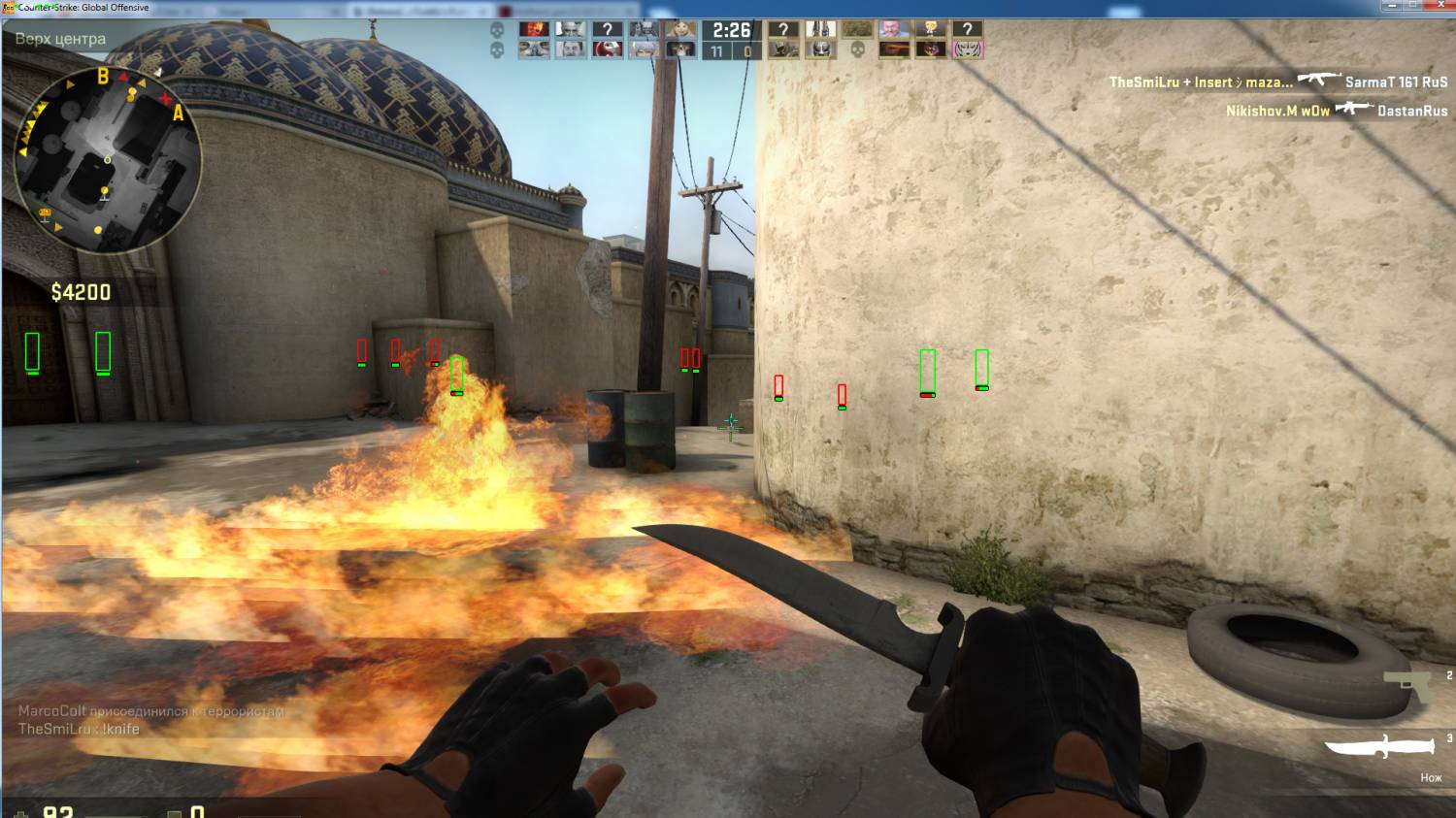Select the blonde child player avatar

(680, 30)
